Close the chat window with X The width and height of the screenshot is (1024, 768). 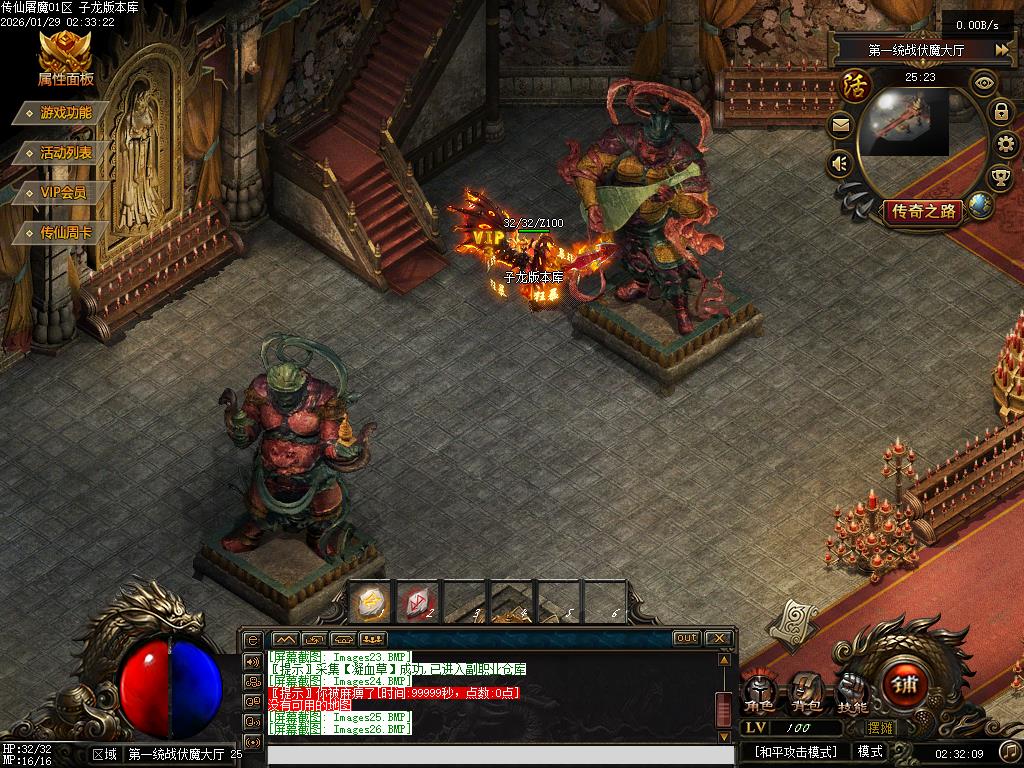pyautogui.click(x=719, y=638)
